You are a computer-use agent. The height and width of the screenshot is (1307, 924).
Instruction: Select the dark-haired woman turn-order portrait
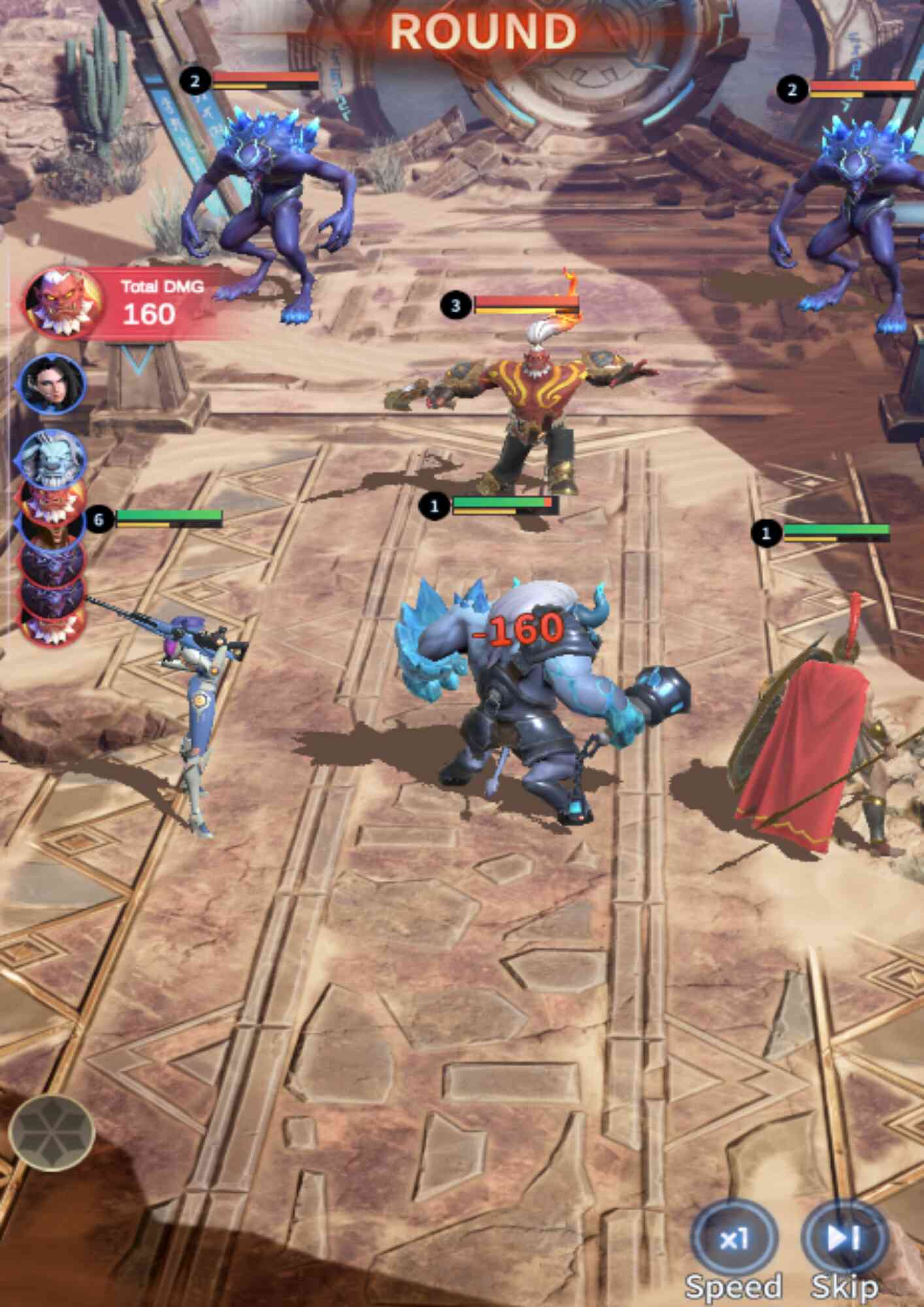52,384
